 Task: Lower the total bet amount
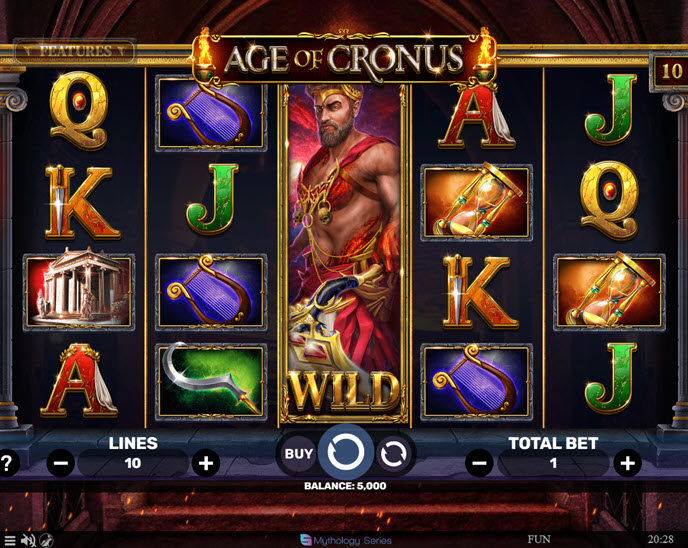click(x=480, y=463)
